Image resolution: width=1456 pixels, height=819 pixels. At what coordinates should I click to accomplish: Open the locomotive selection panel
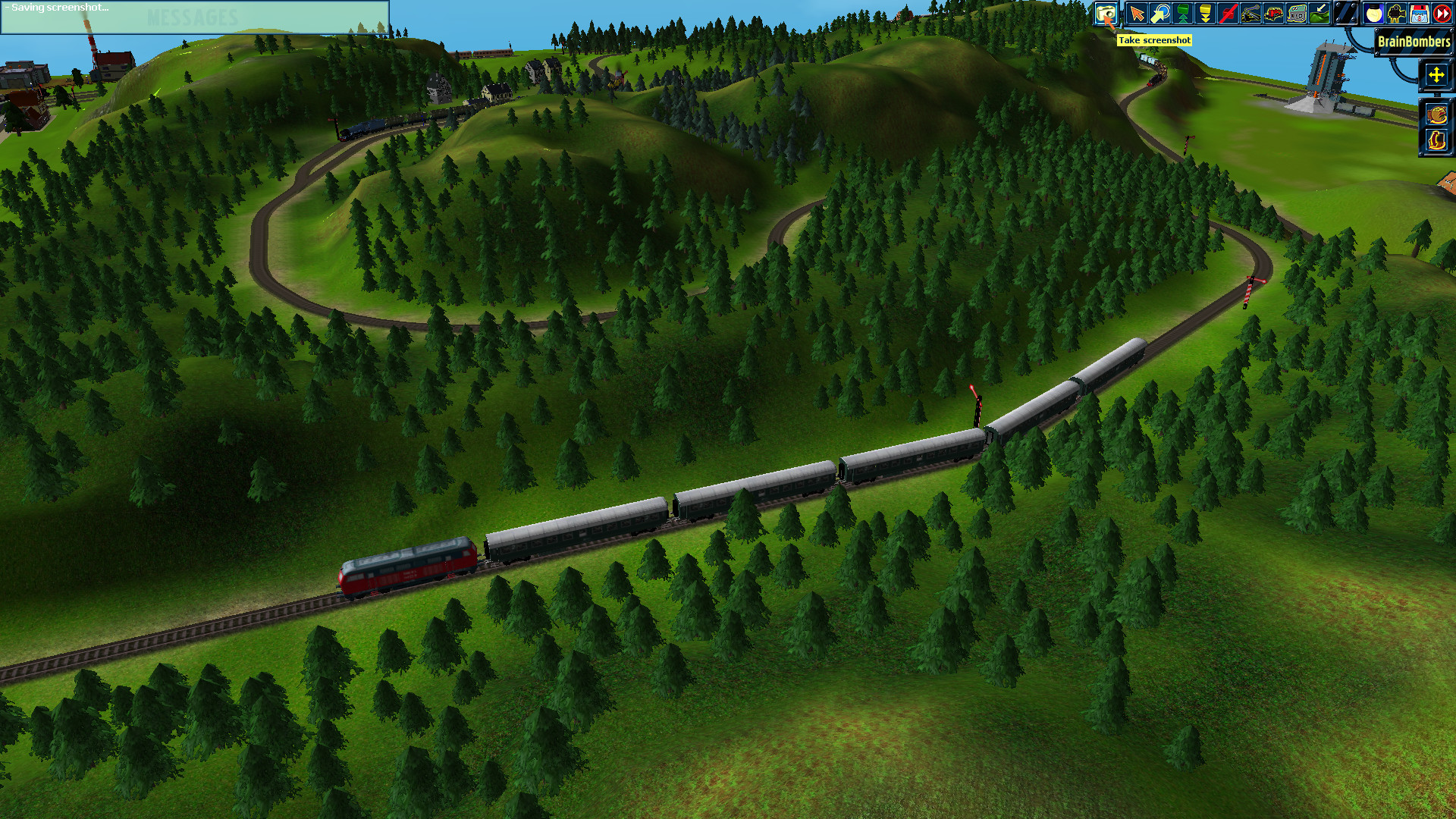pyautogui.click(x=1272, y=13)
